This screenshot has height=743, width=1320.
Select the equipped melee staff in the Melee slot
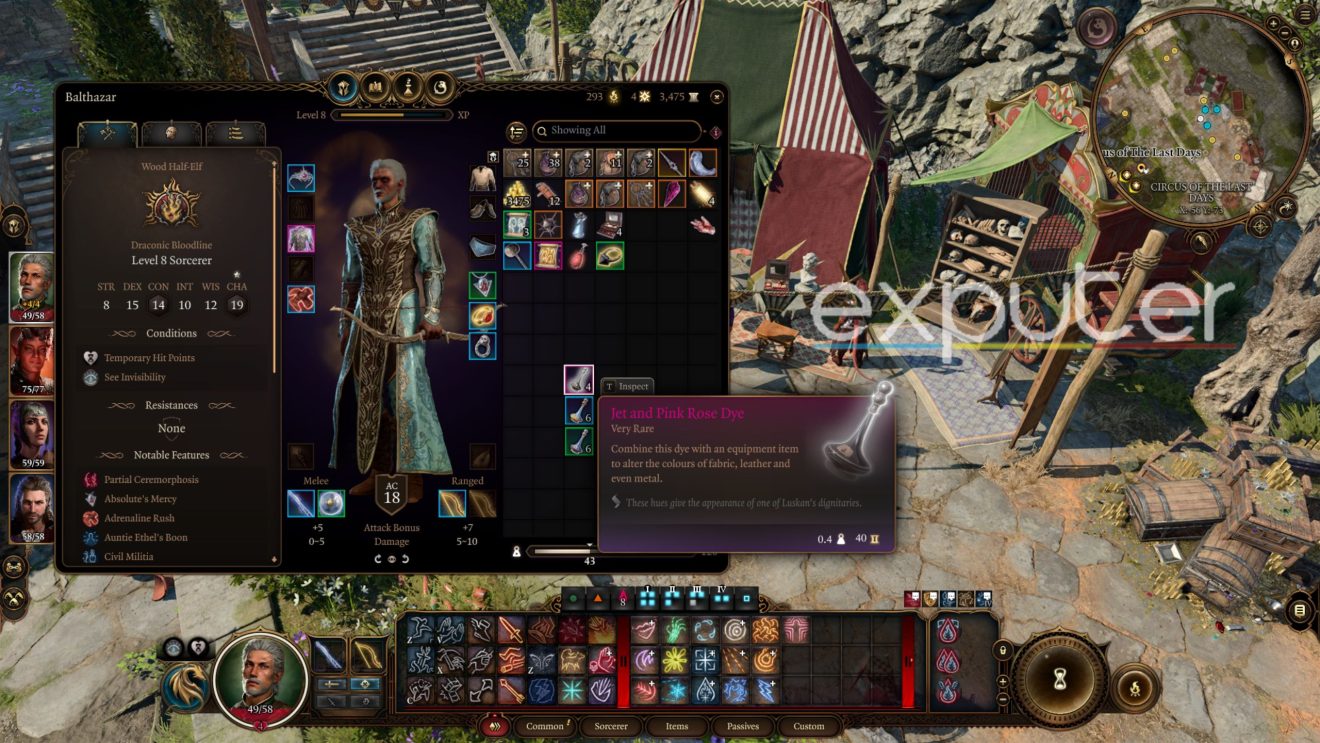point(300,503)
